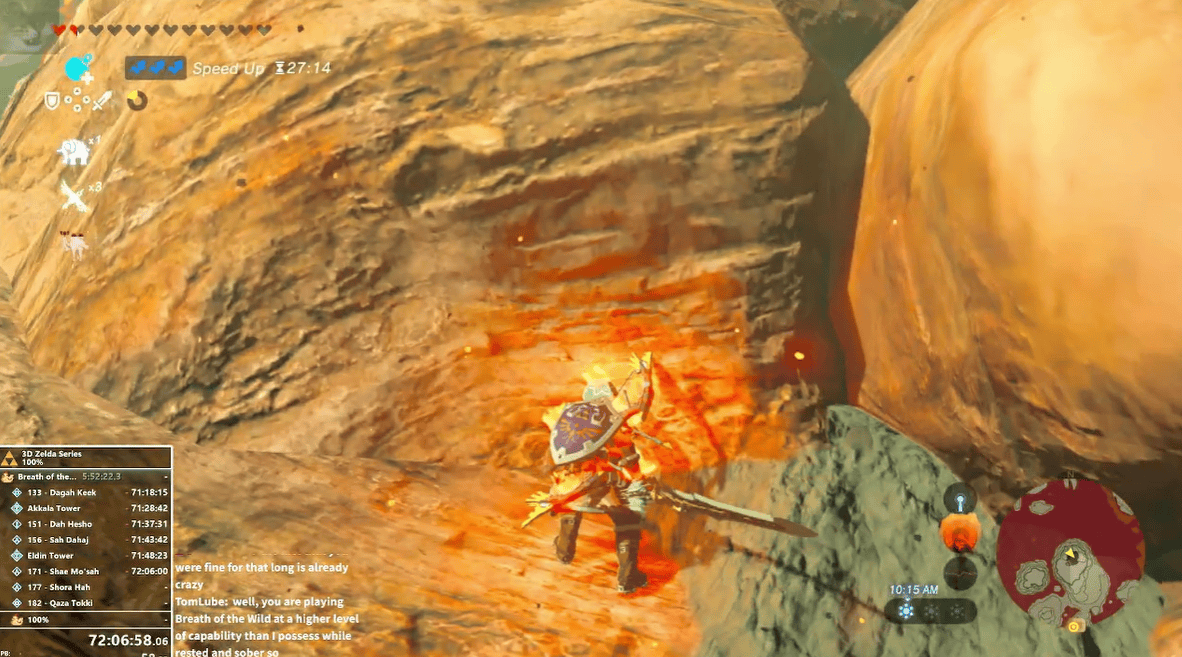Activate the Revali's Gale bird ability icon
Viewport: 1182px width, 657px height.
(x=76, y=197)
